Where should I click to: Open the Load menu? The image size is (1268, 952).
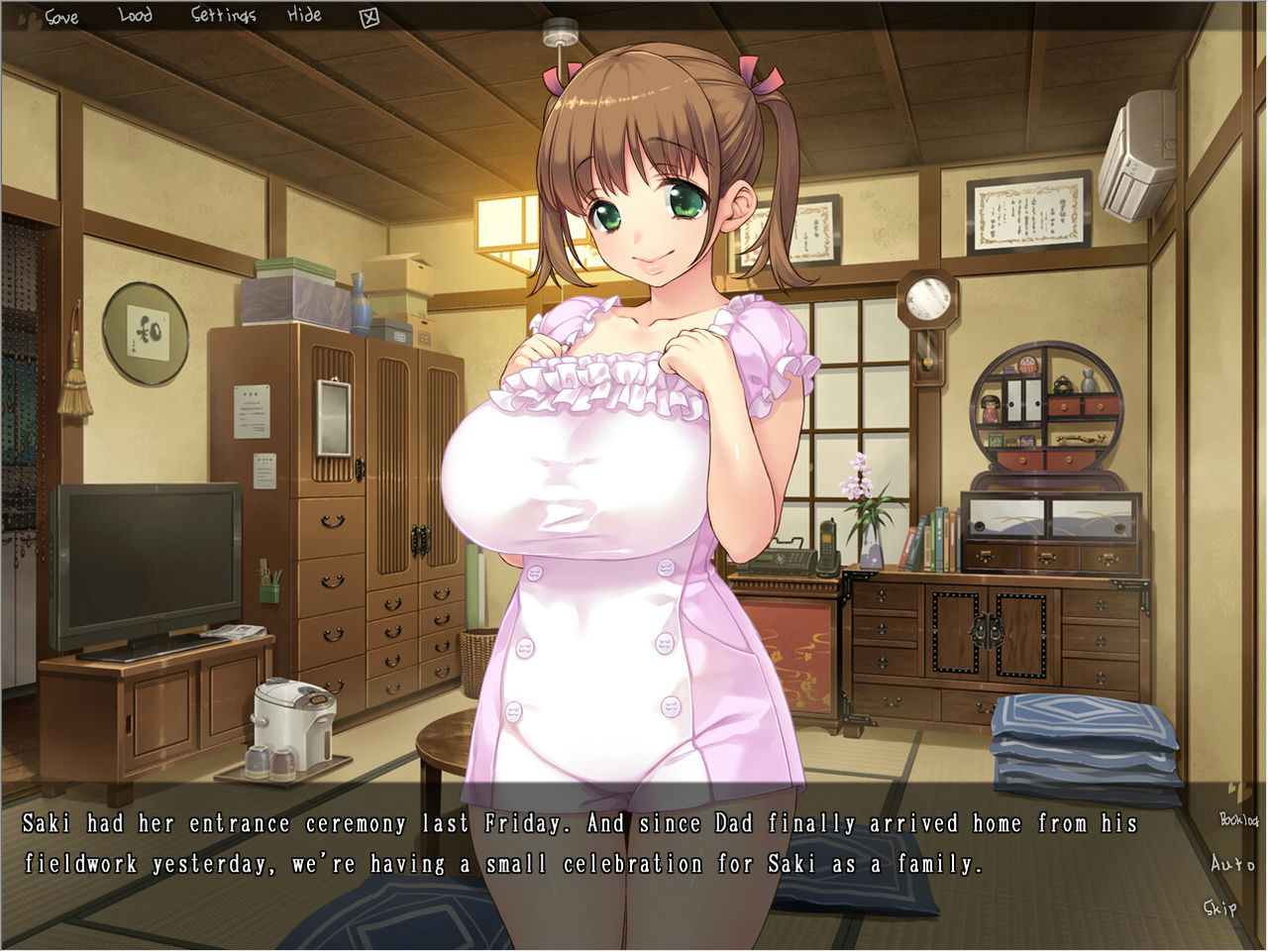(x=135, y=16)
